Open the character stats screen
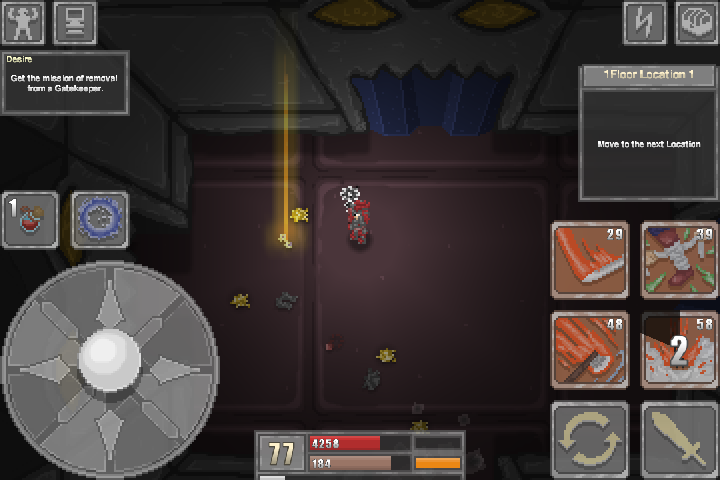Image resolution: width=720 pixels, height=480 pixels. click(24, 22)
